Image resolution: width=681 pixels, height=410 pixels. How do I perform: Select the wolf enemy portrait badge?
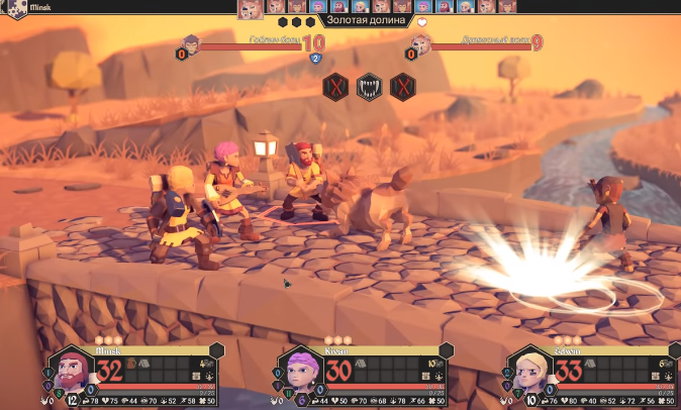(x=421, y=43)
